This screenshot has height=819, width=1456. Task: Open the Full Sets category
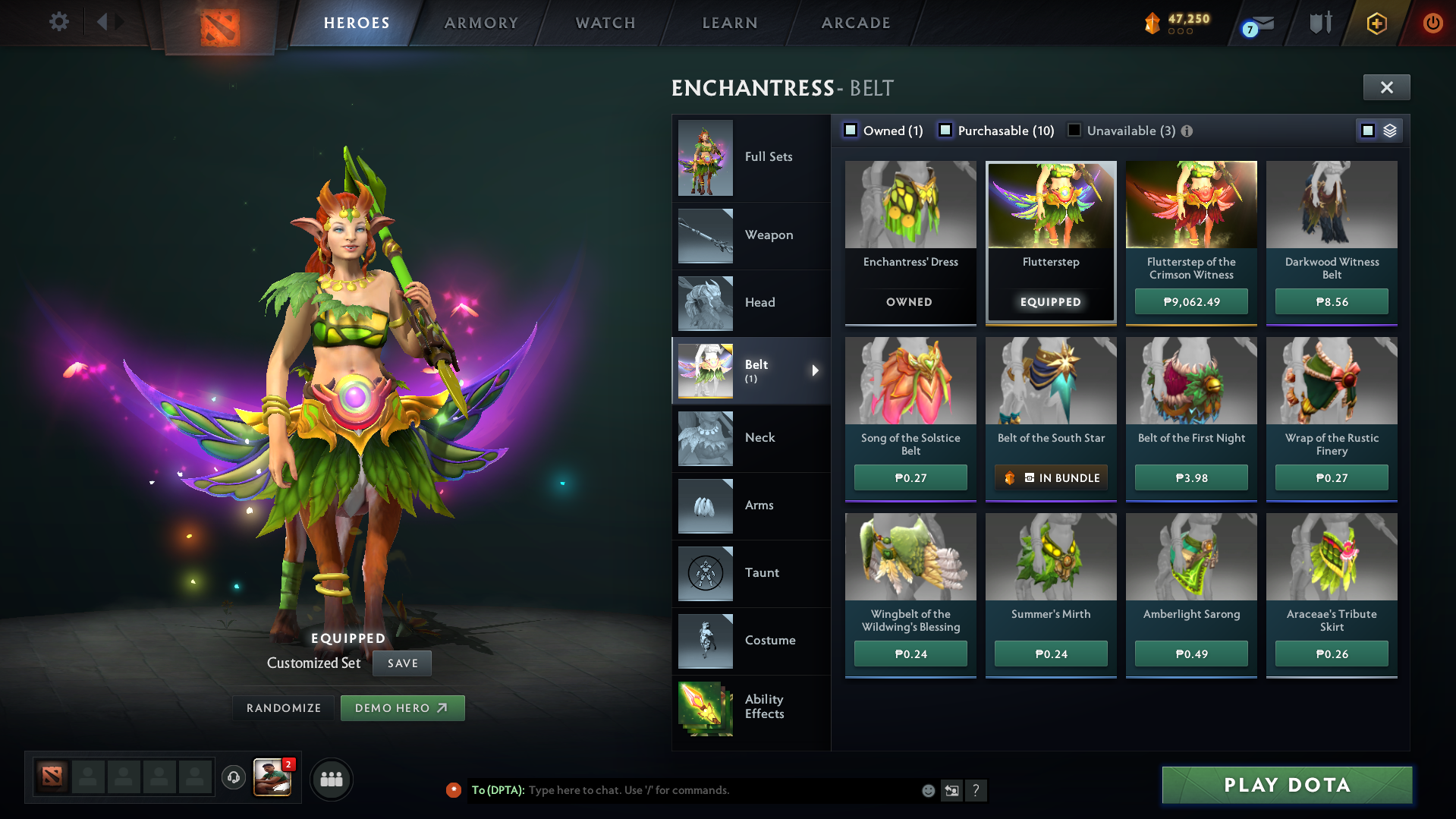click(751, 157)
